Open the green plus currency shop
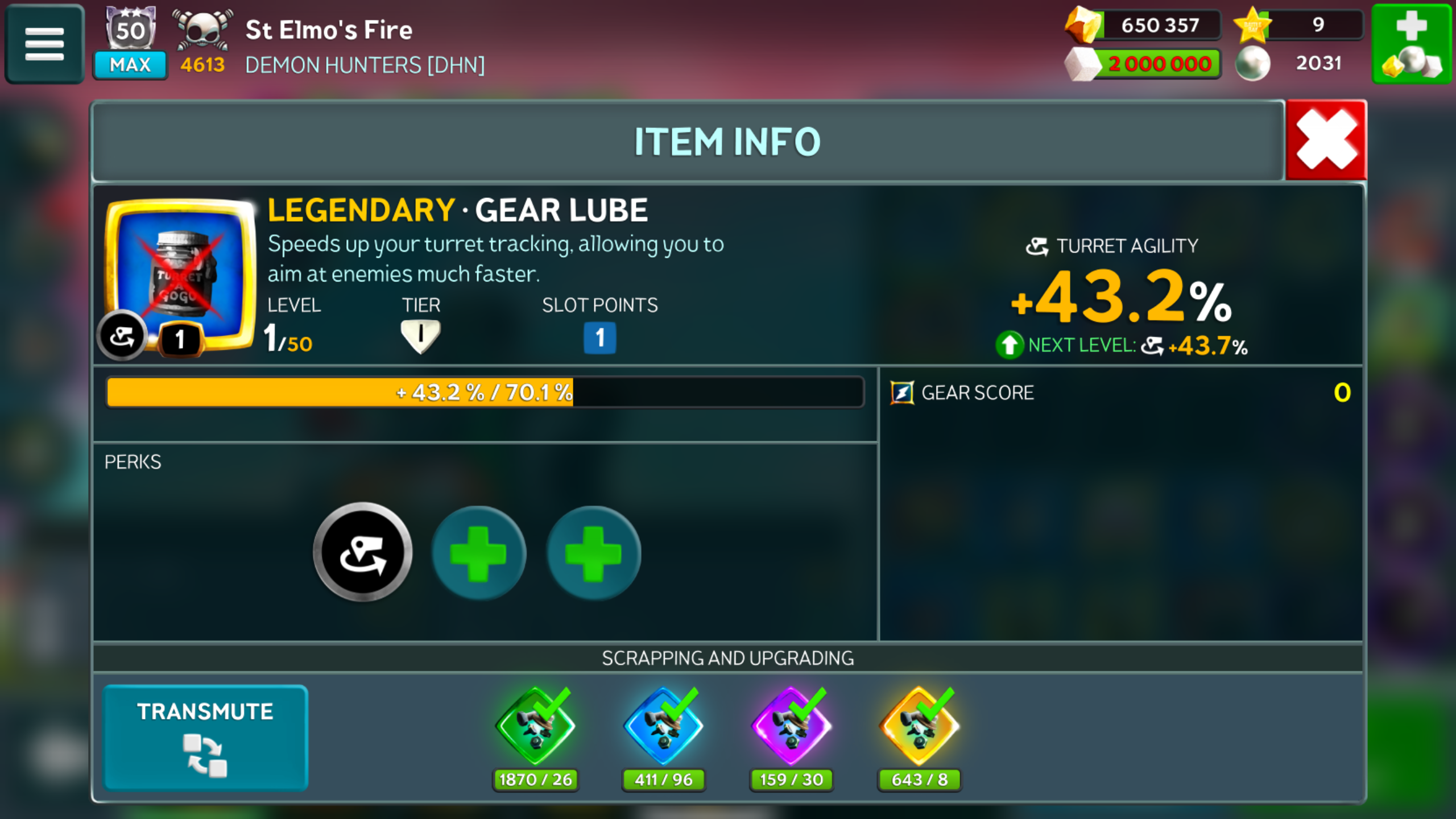 [x=1412, y=43]
